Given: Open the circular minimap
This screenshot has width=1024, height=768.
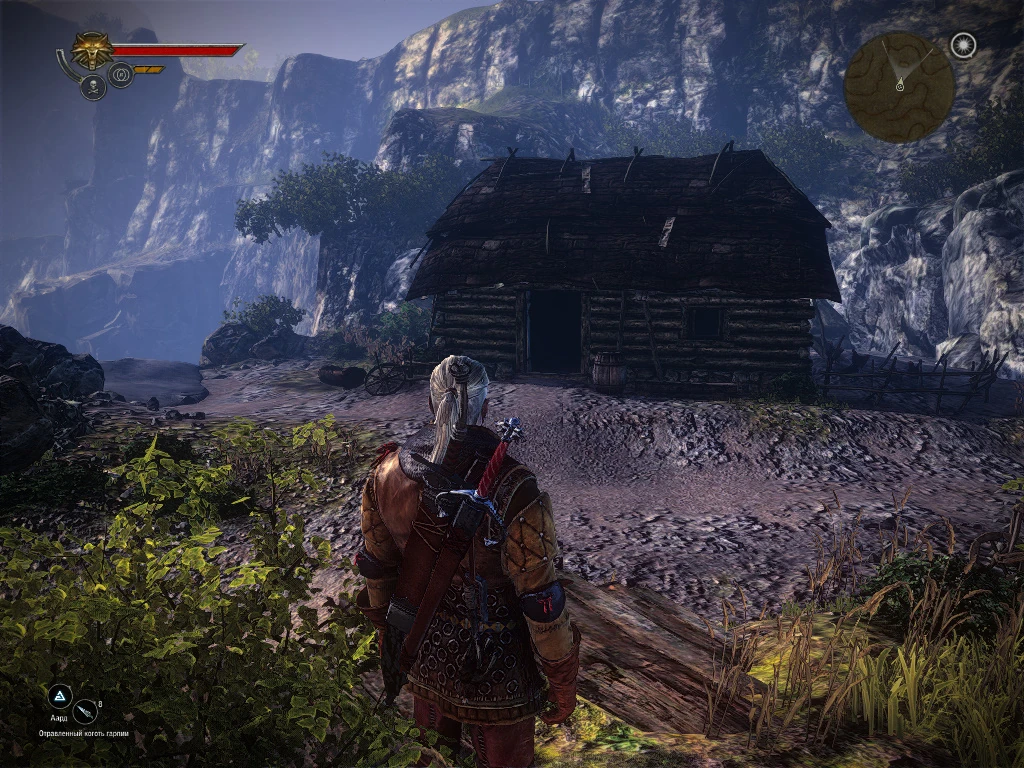Looking at the screenshot, I should 899,87.
